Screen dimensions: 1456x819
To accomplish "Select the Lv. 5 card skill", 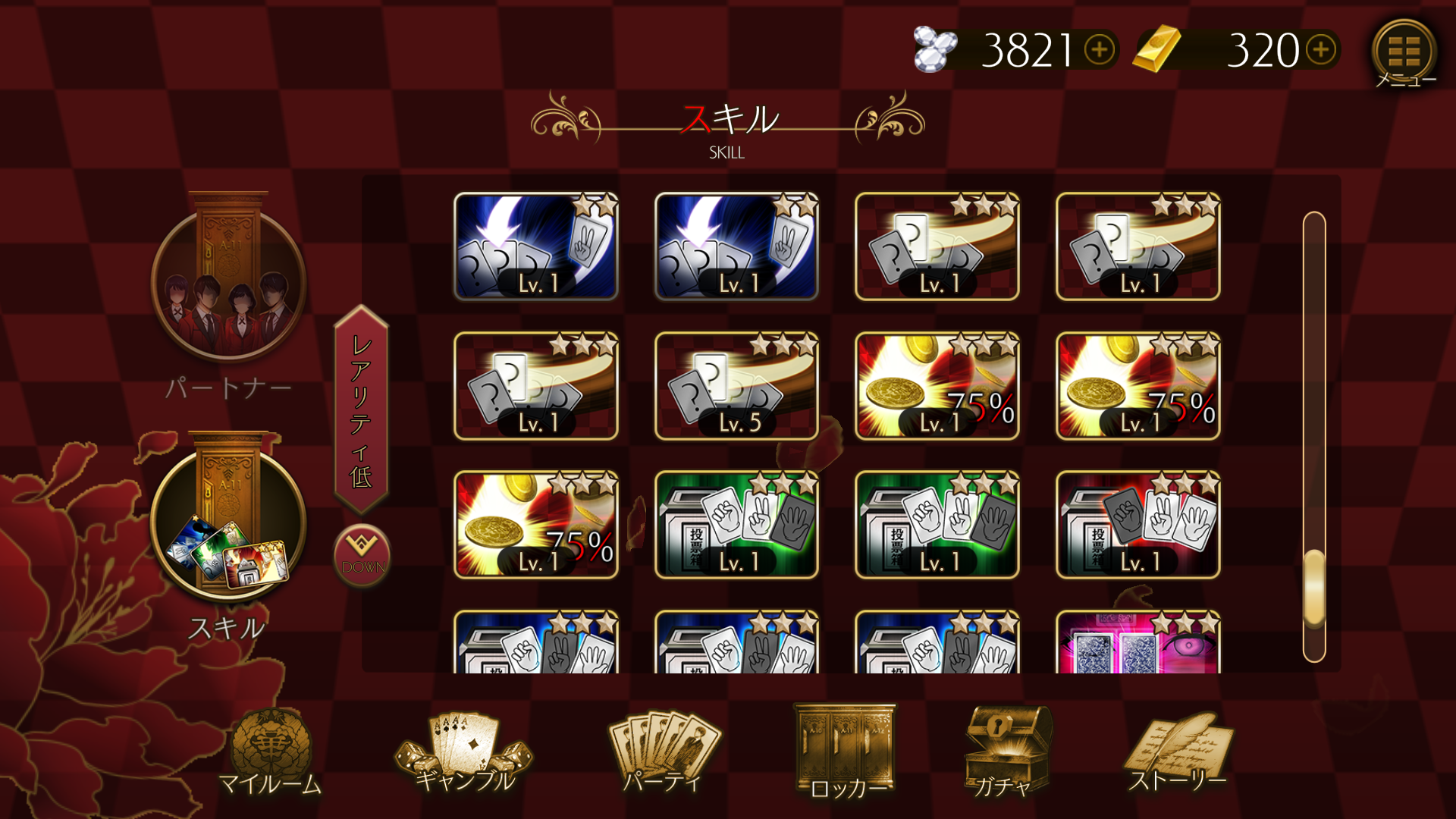I will 733,387.
